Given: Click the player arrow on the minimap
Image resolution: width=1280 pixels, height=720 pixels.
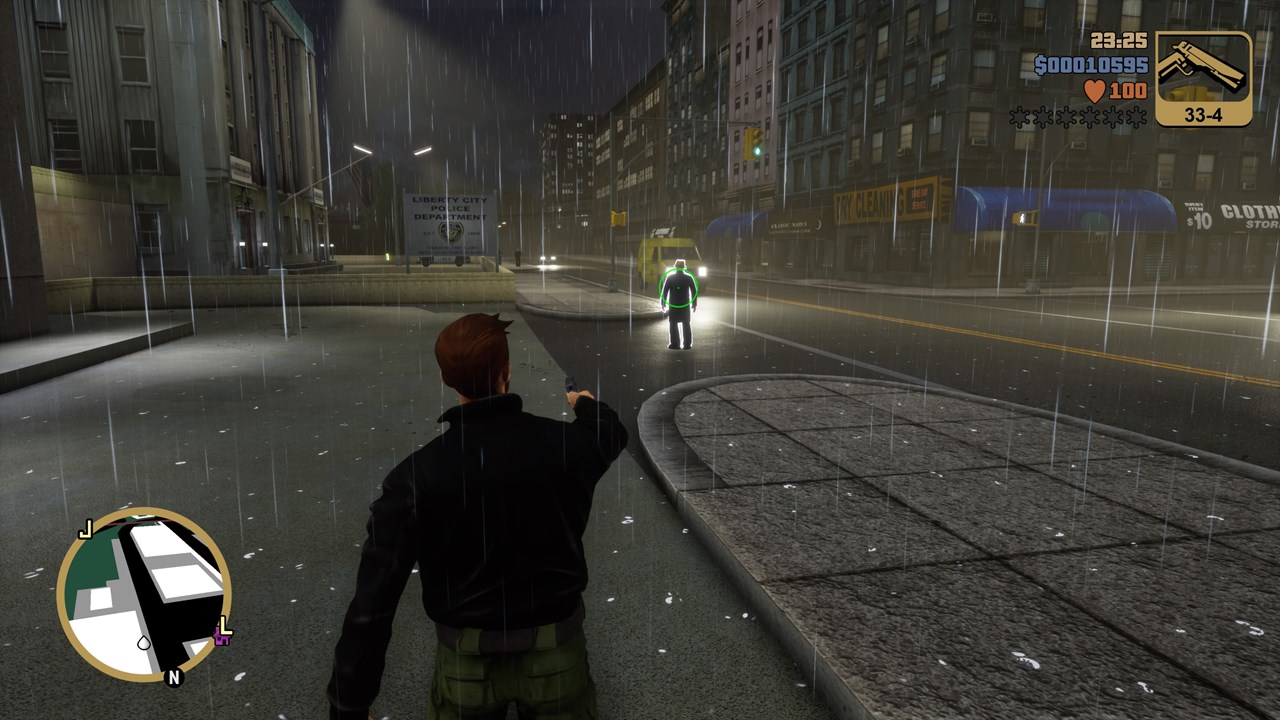Looking at the screenshot, I should [x=144, y=641].
